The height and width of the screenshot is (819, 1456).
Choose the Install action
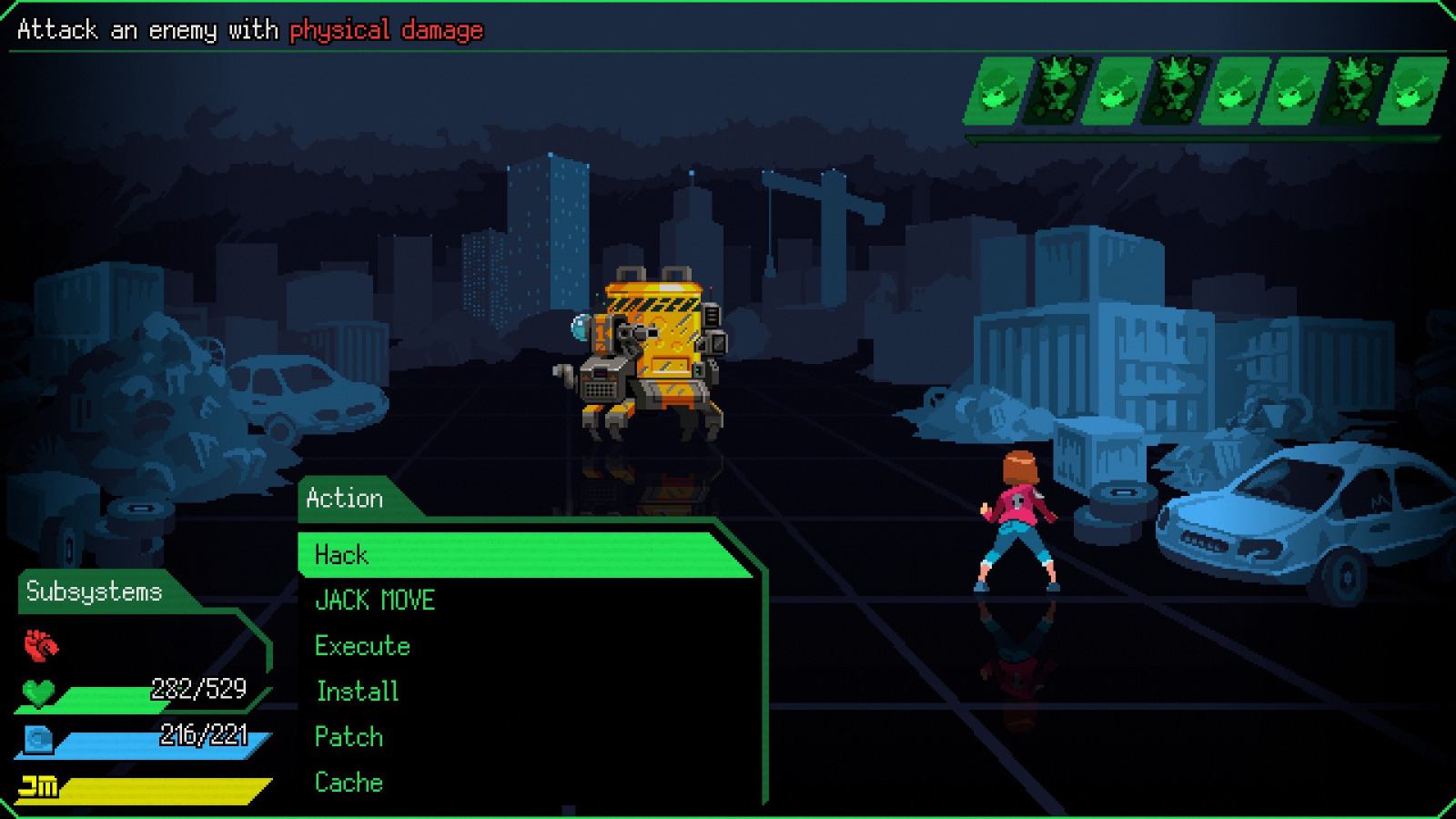(x=355, y=691)
